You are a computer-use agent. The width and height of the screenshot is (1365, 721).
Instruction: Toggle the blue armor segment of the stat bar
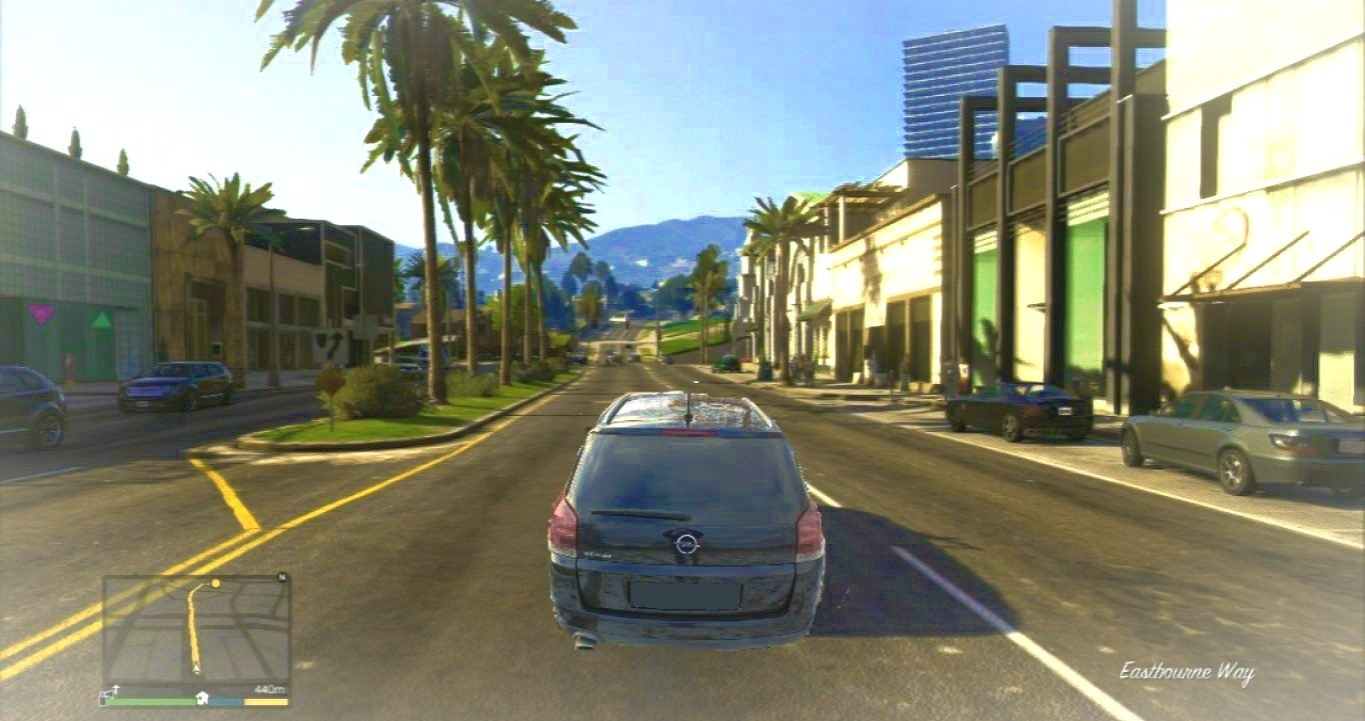click(224, 700)
